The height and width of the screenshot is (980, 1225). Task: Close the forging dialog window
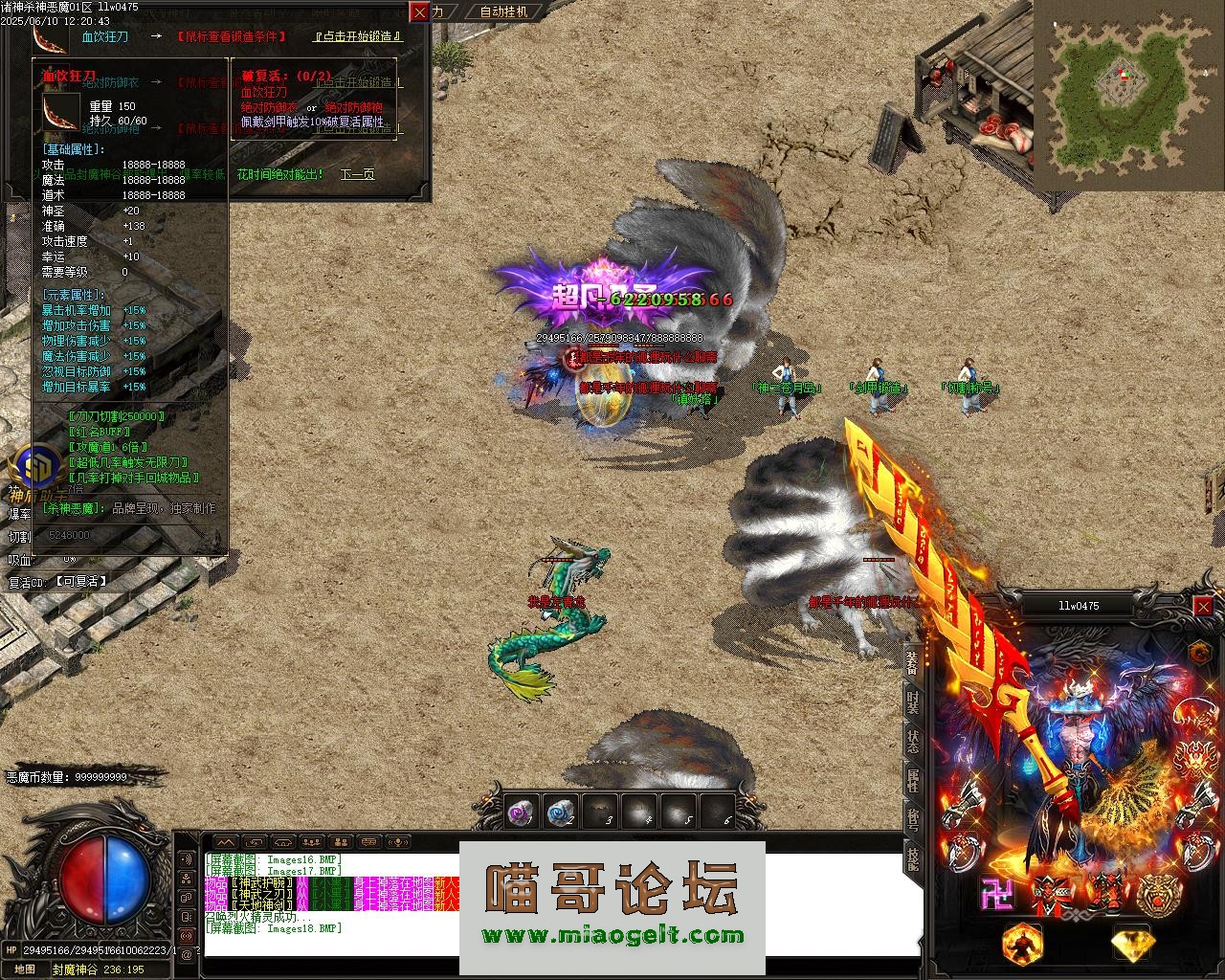point(419,12)
